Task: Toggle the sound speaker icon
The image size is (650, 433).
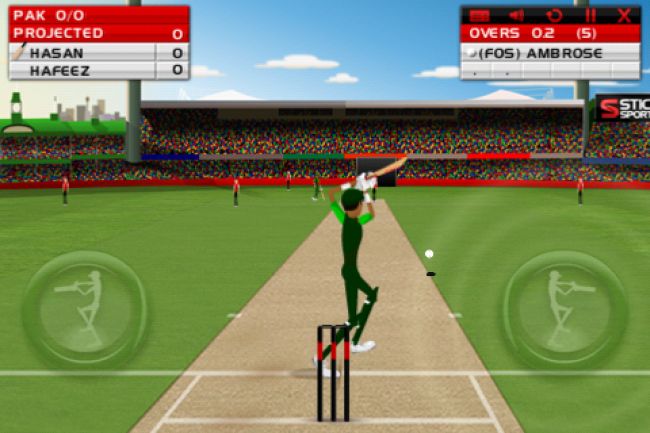Action: [x=516, y=15]
